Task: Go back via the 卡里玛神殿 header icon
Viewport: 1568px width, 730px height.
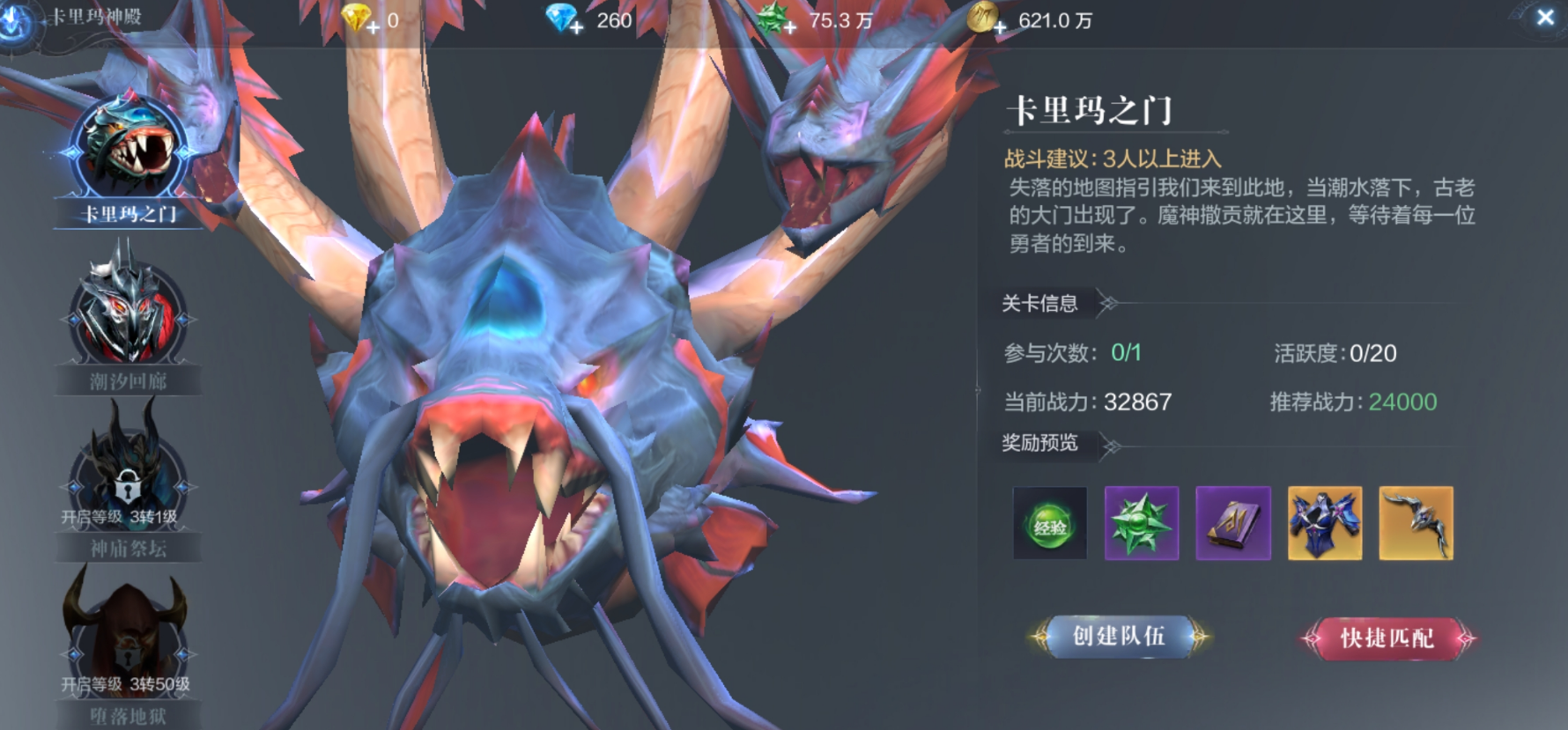Action: click(x=18, y=19)
